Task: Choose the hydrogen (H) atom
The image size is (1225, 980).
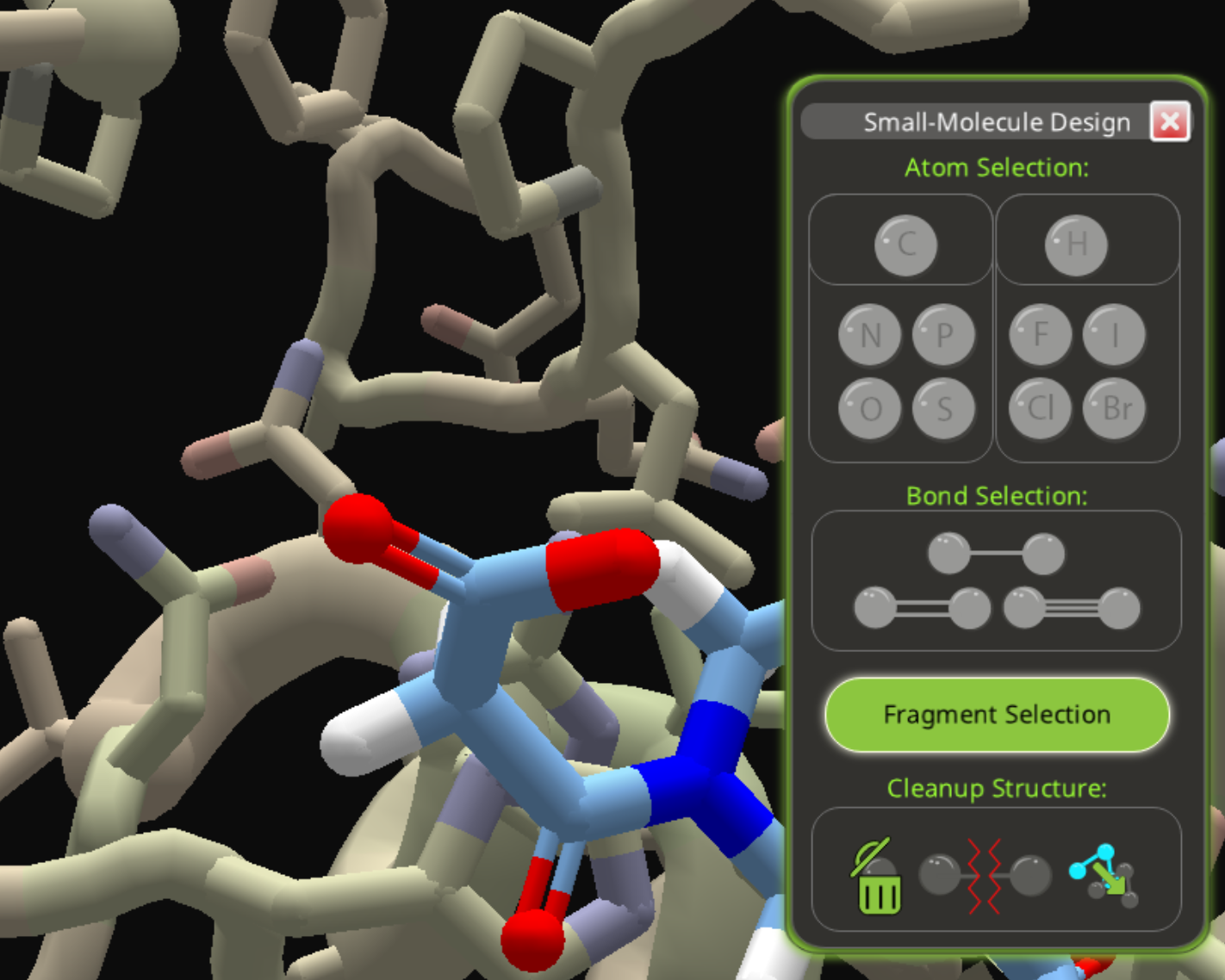Action: click(x=1076, y=245)
